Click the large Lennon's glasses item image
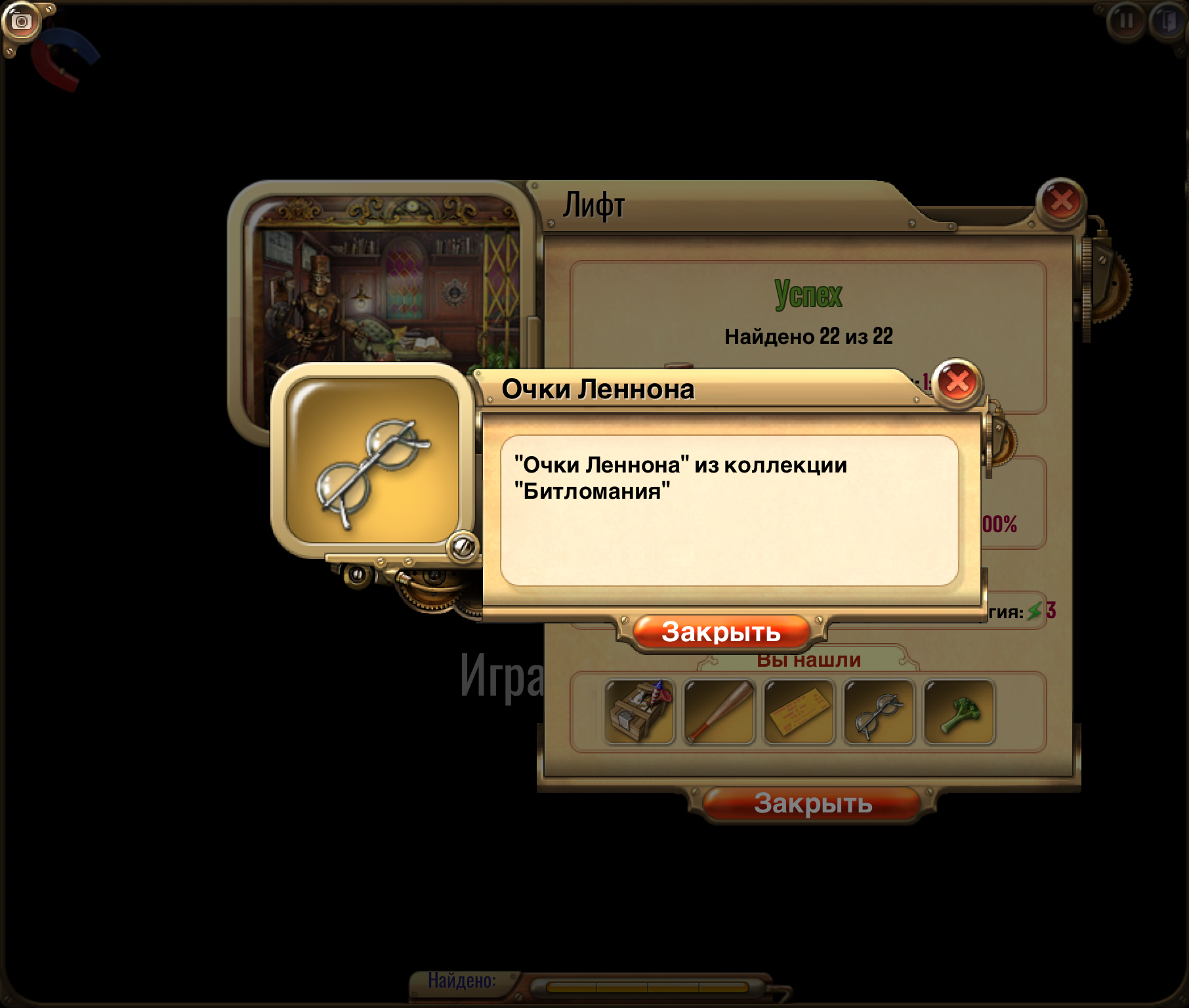Screen dimensions: 1189x1008 [x=373, y=461]
